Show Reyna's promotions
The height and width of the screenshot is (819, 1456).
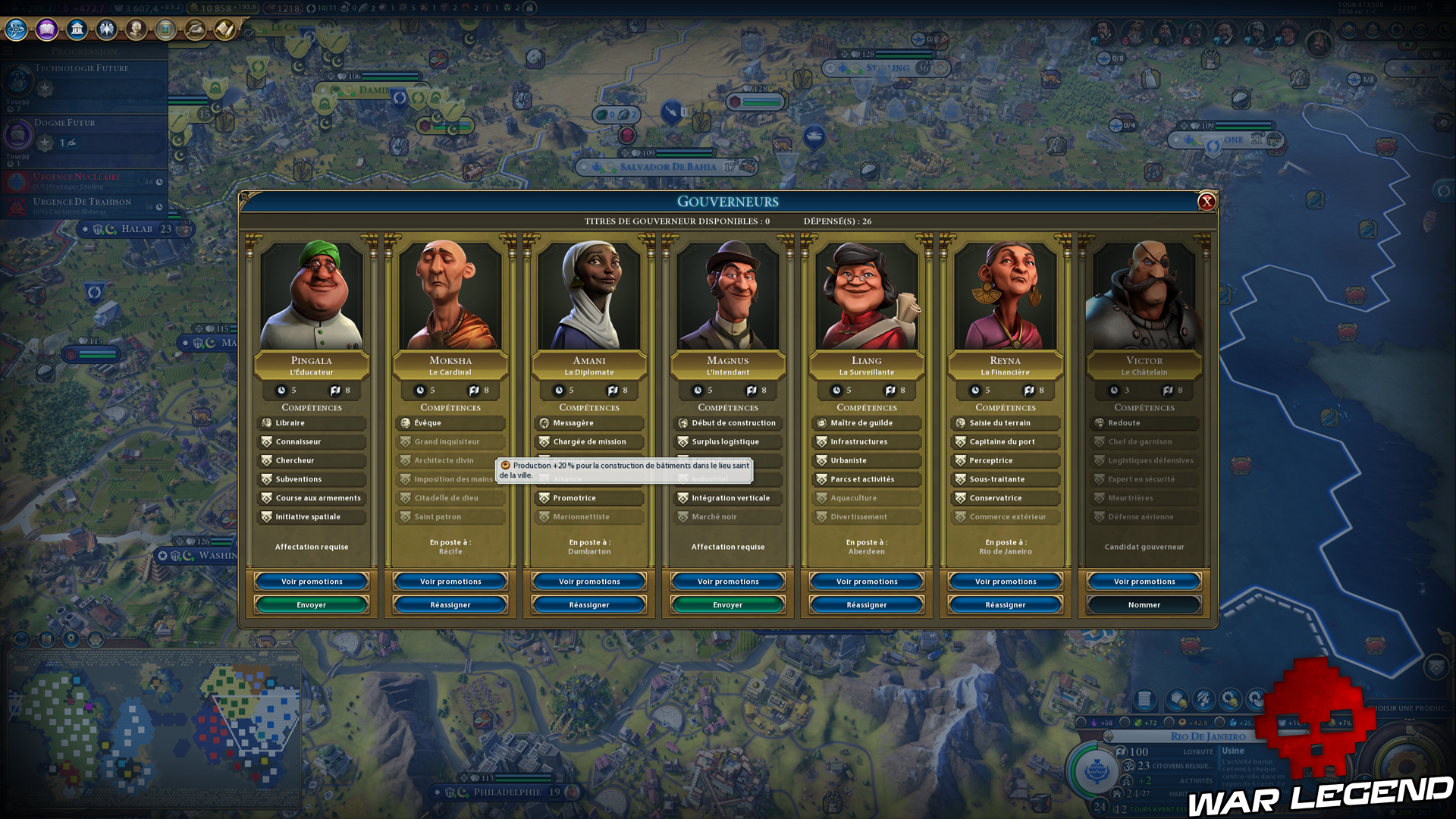(x=1006, y=582)
